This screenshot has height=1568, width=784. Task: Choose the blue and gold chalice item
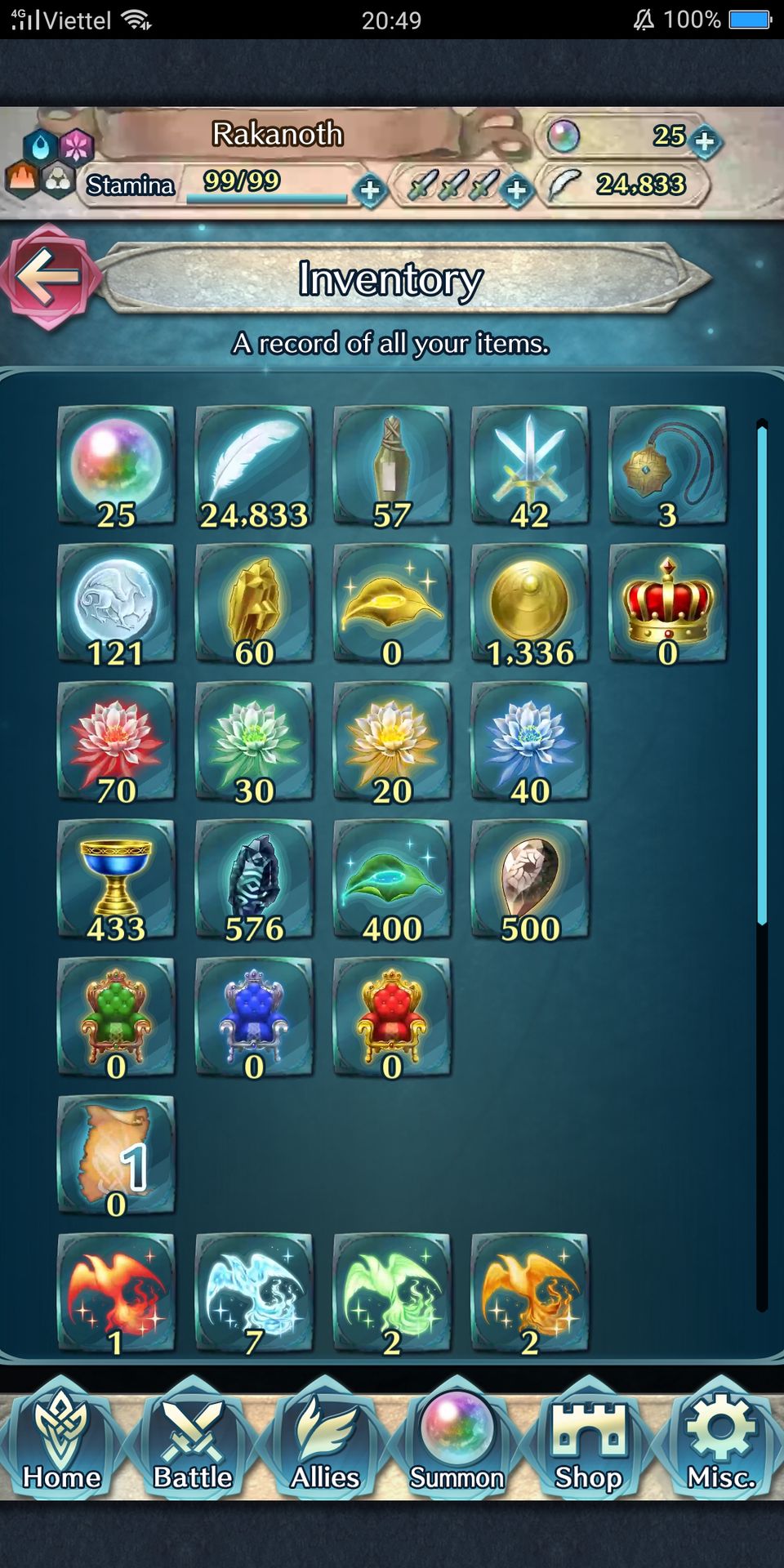pos(116,880)
